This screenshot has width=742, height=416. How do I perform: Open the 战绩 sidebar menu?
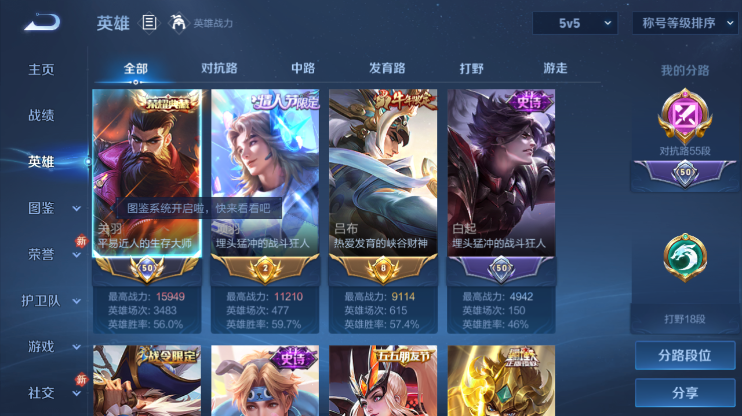41,116
